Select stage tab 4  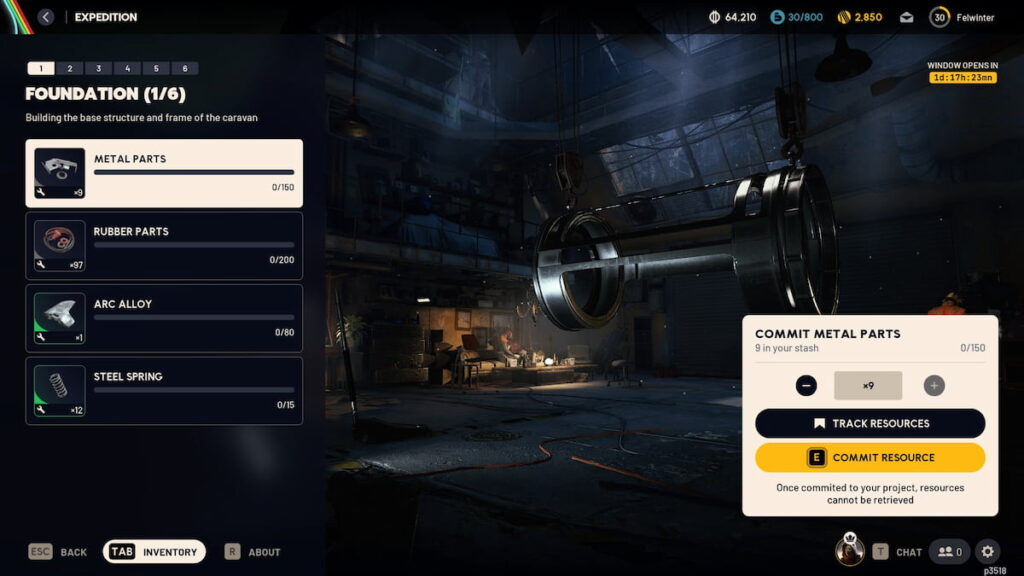(127, 69)
